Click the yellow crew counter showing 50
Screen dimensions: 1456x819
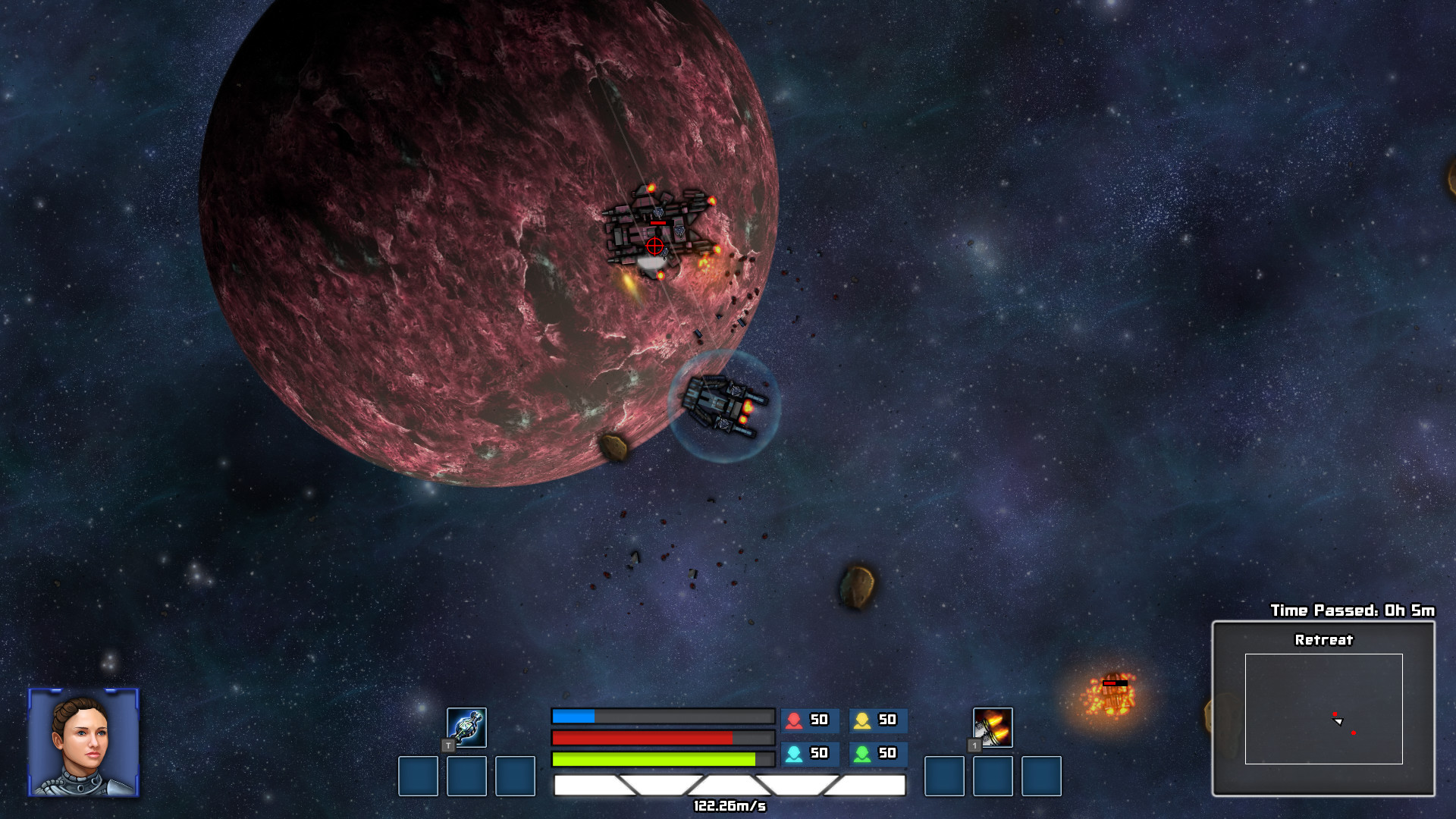[880, 721]
